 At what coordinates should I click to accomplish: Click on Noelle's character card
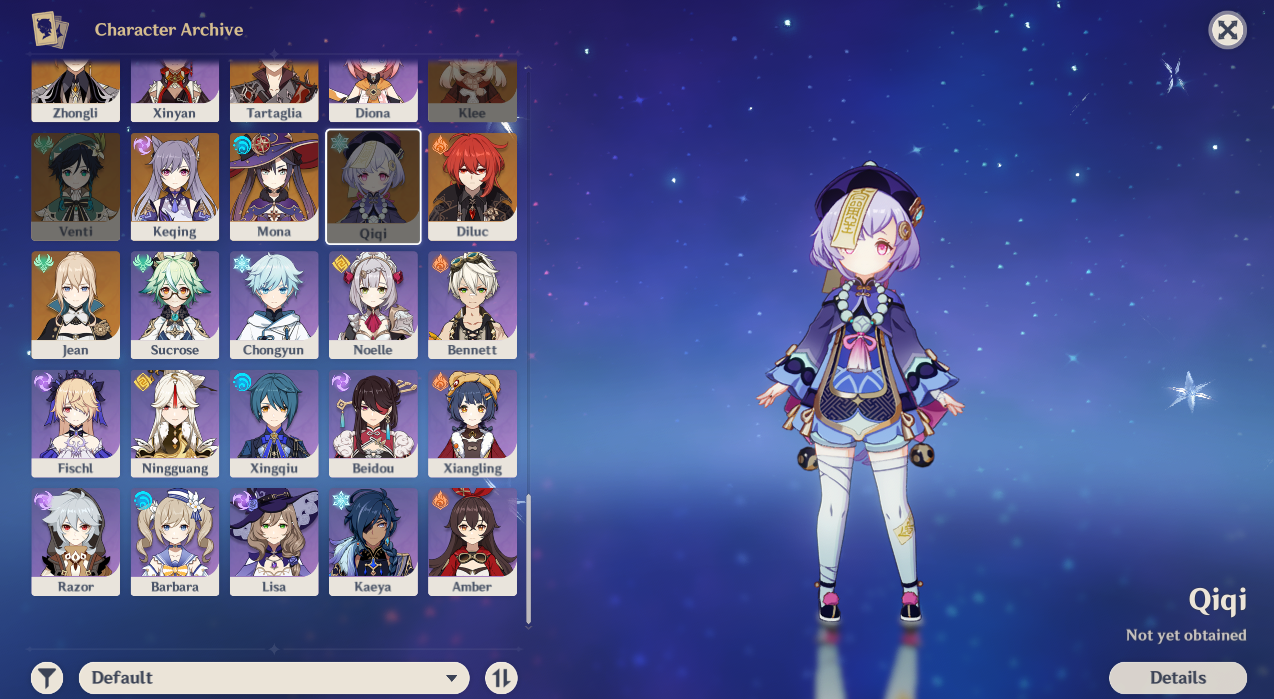(x=373, y=304)
